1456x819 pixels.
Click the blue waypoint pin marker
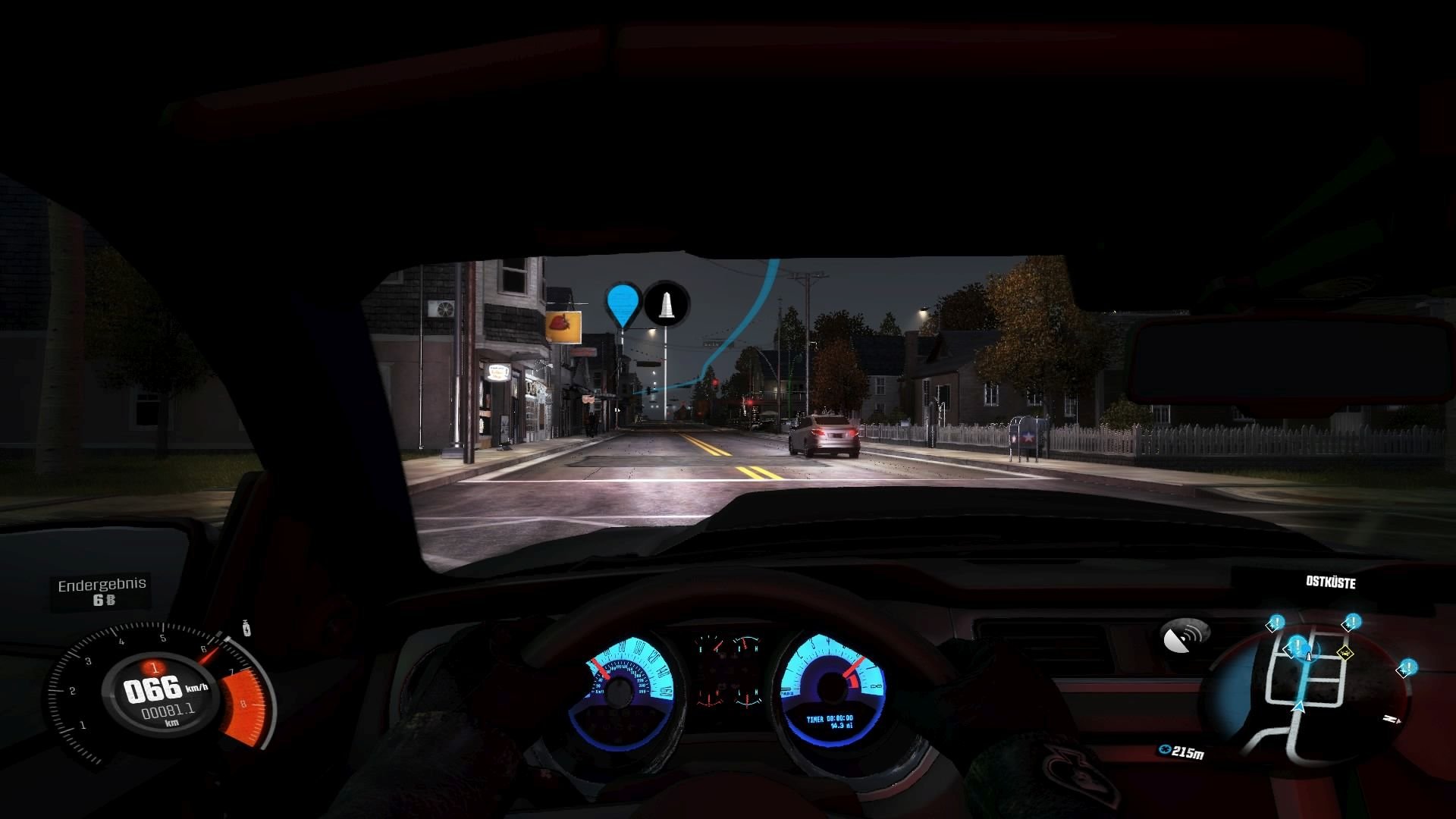(623, 303)
